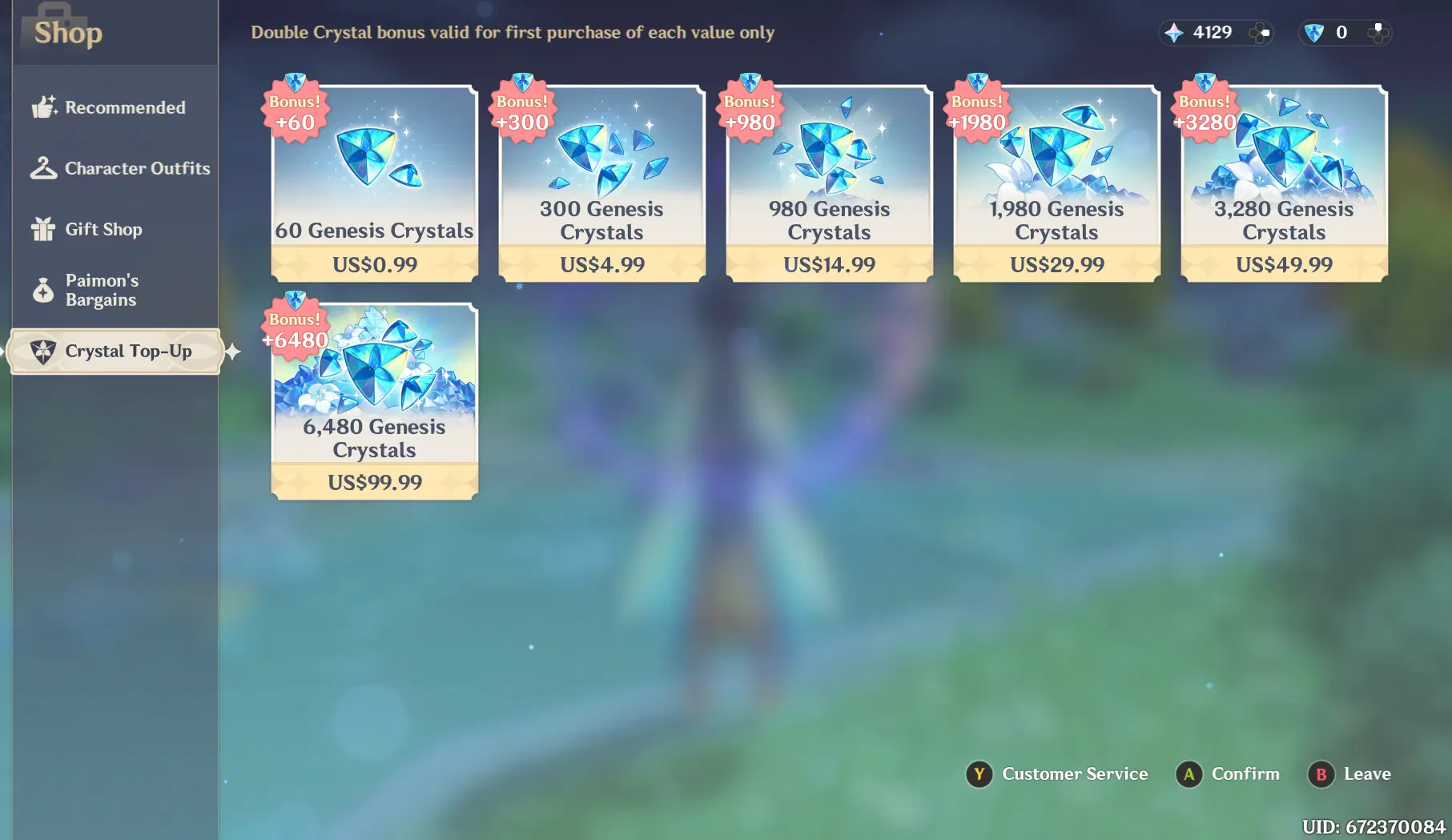
Task: Click the Bonus! +6480 badge
Action: 293,331
